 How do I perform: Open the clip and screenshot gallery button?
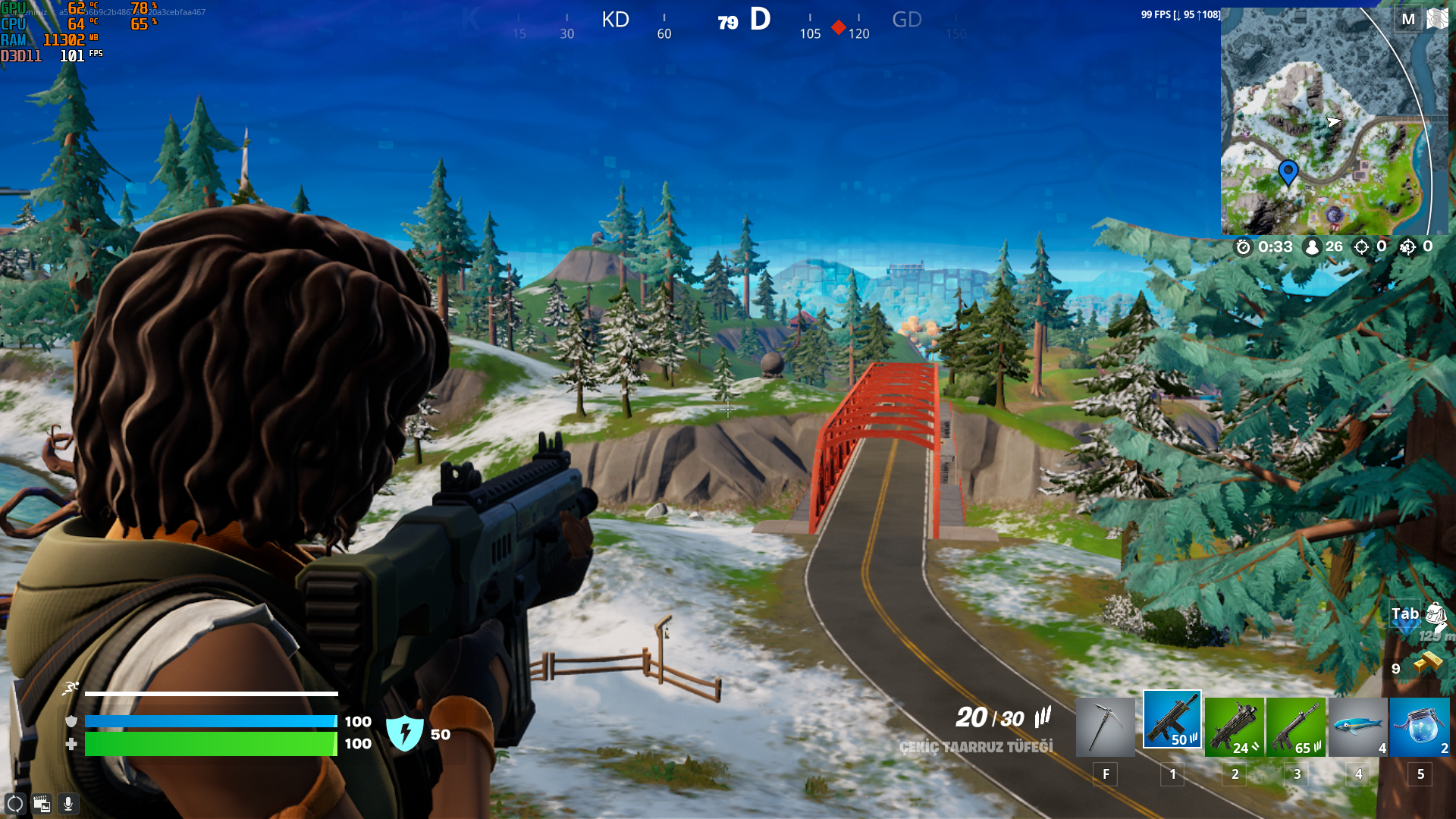[42, 804]
